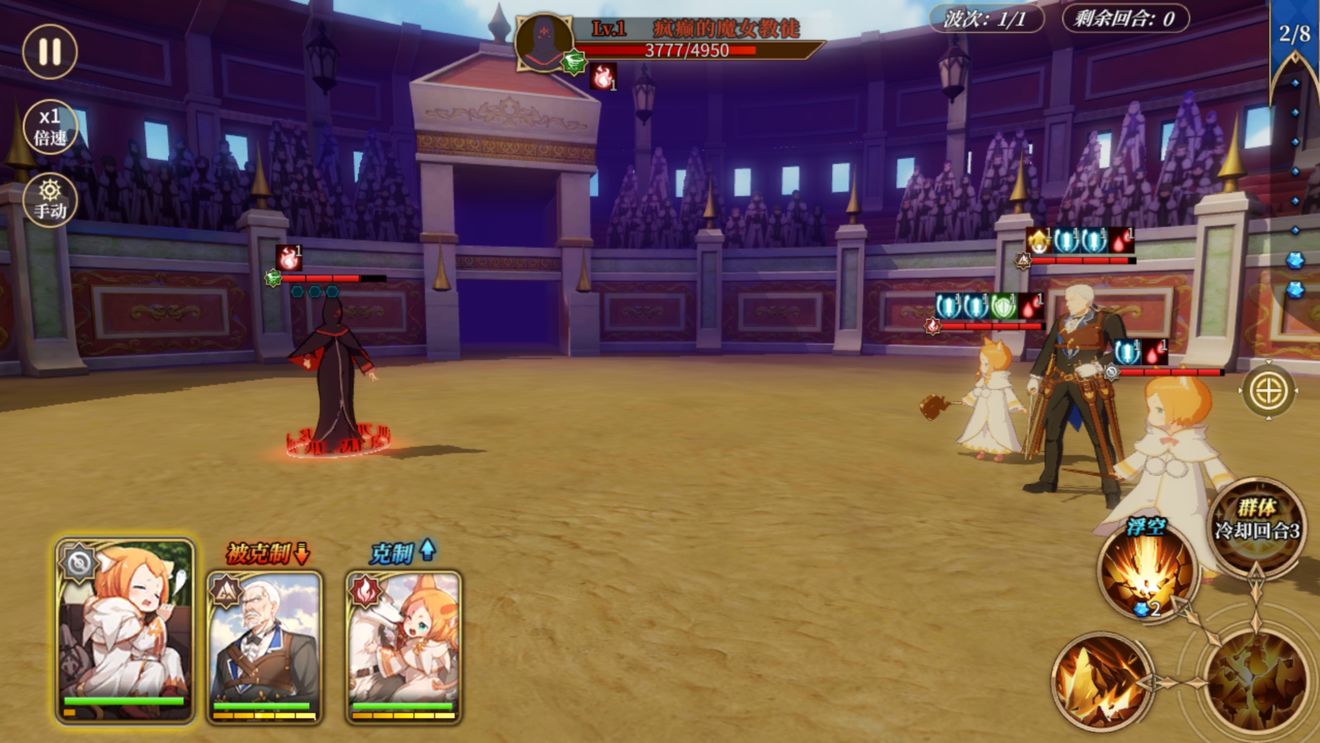Pause the battle
This screenshot has width=1320, height=743.
[x=50, y=51]
